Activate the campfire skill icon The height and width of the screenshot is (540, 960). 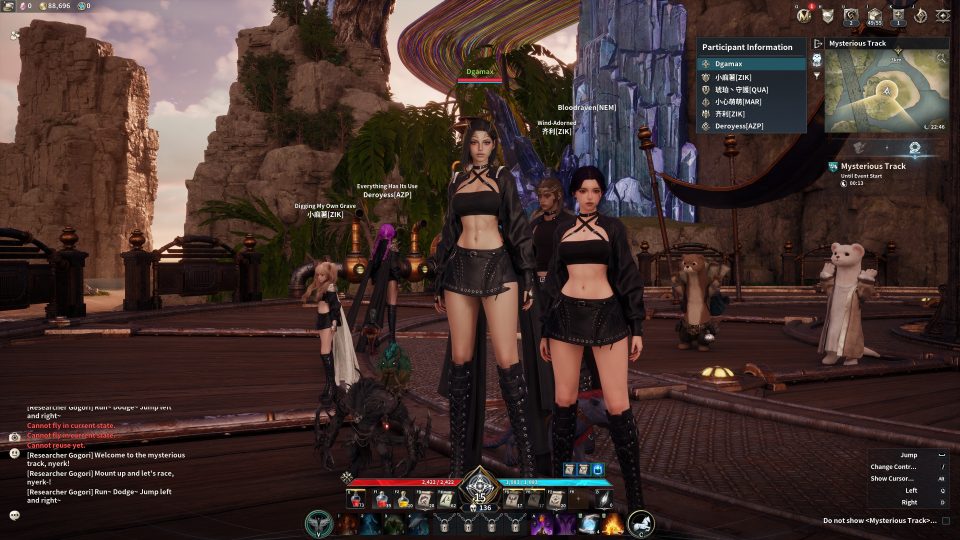(x=613, y=523)
